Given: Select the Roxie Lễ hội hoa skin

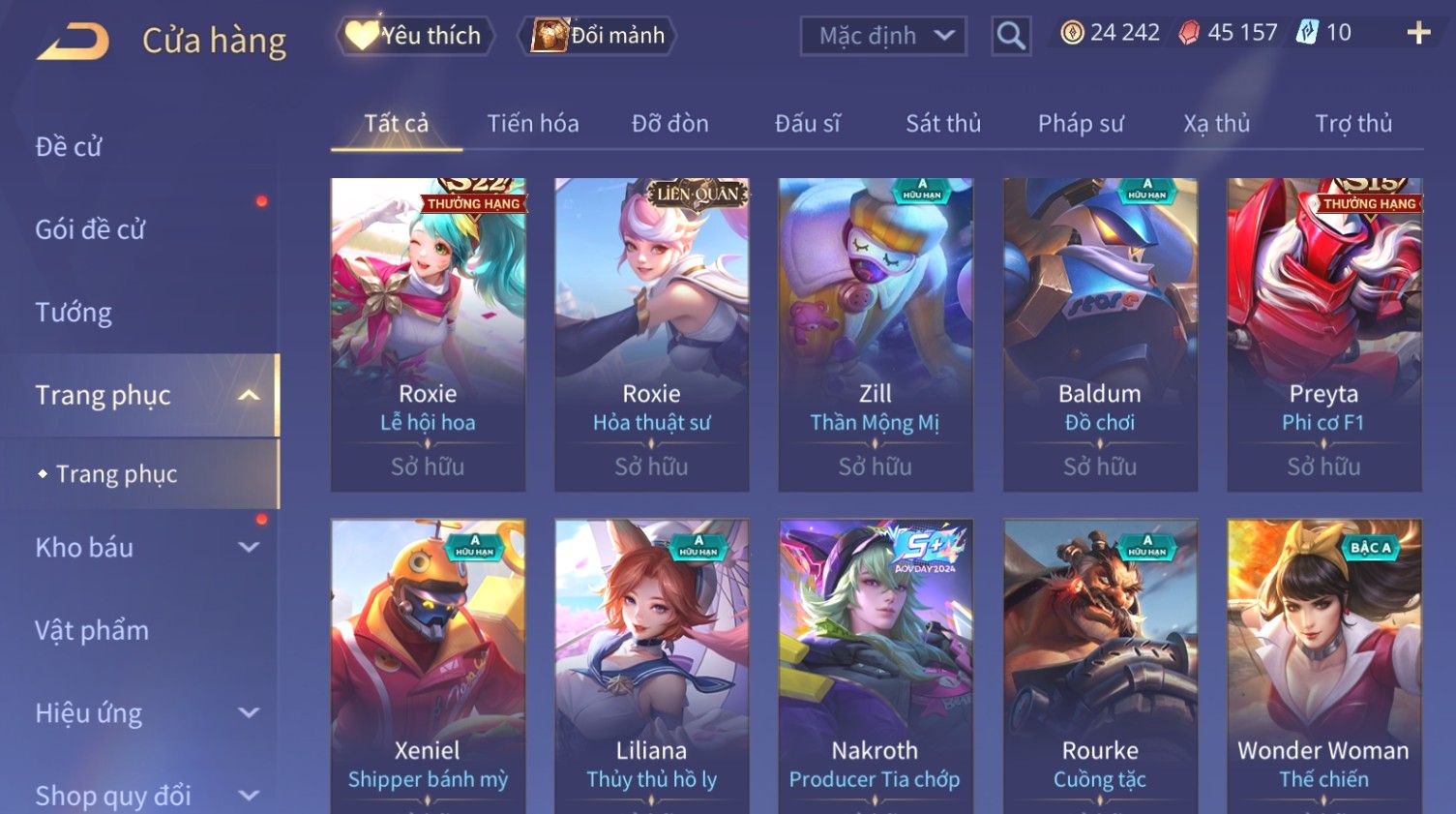Looking at the screenshot, I should click(x=428, y=334).
